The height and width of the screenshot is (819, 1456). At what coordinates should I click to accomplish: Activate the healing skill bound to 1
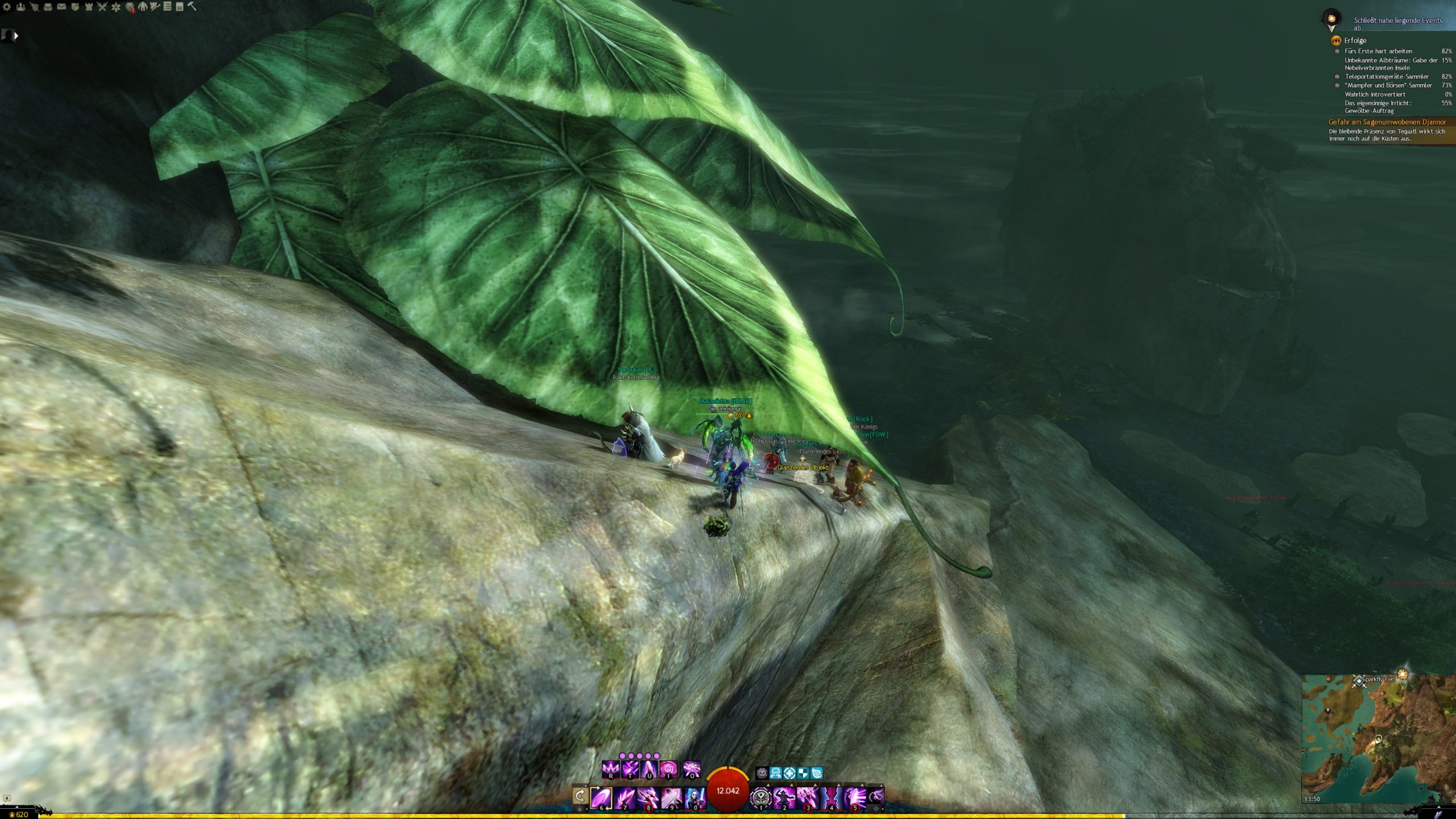point(761,797)
